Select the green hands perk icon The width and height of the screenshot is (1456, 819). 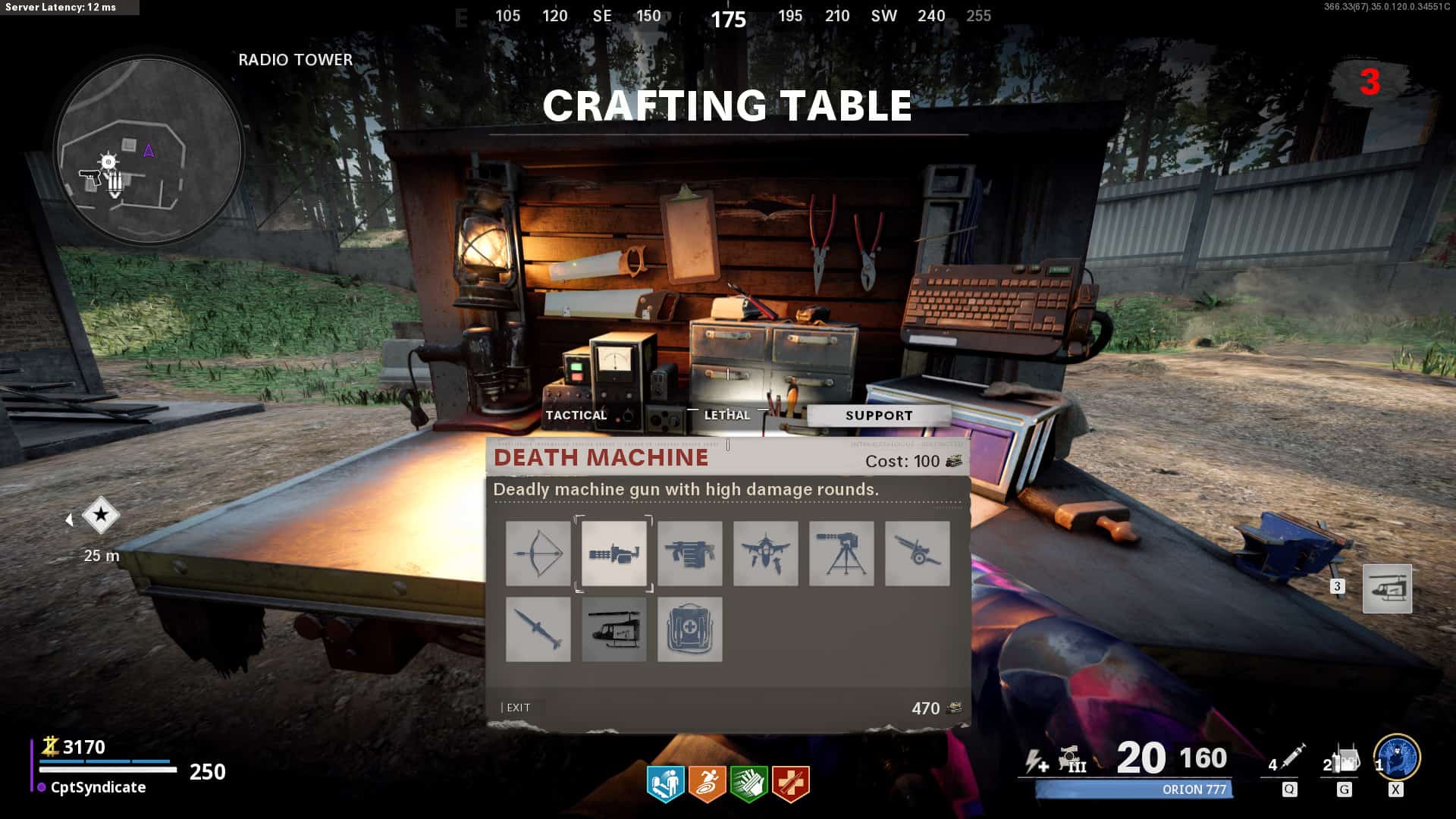point(748,783)
